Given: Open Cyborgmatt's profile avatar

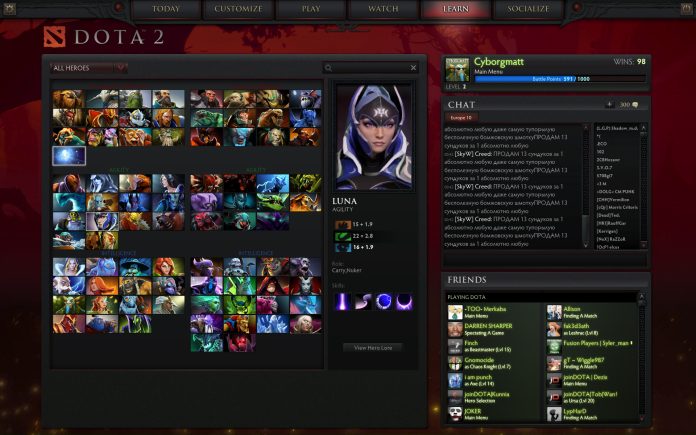Looking at the screenshot, I should click(459, 69).
